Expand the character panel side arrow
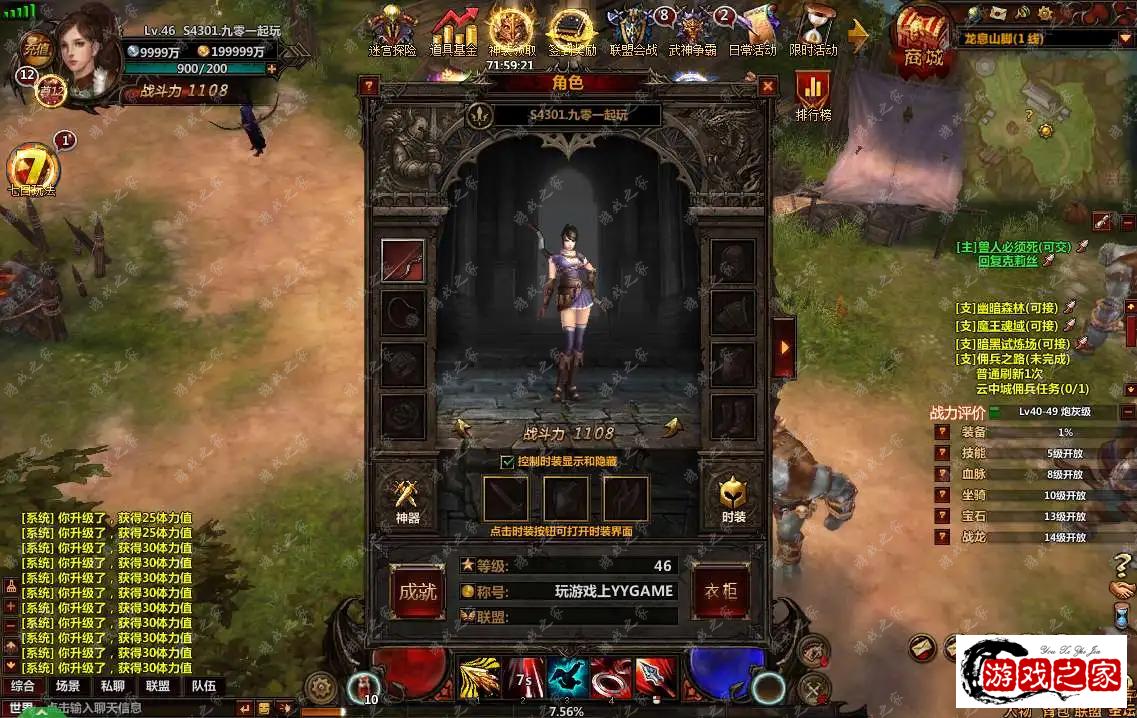The image size is (1137, 718). (x=785, y=347)
